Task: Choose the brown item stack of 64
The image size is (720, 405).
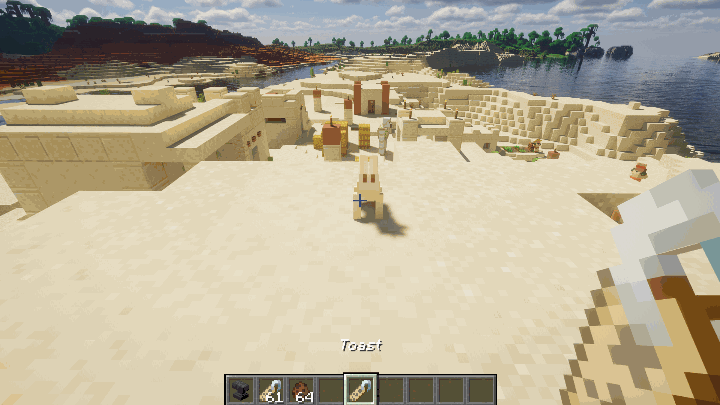Action: pos(300,389)
